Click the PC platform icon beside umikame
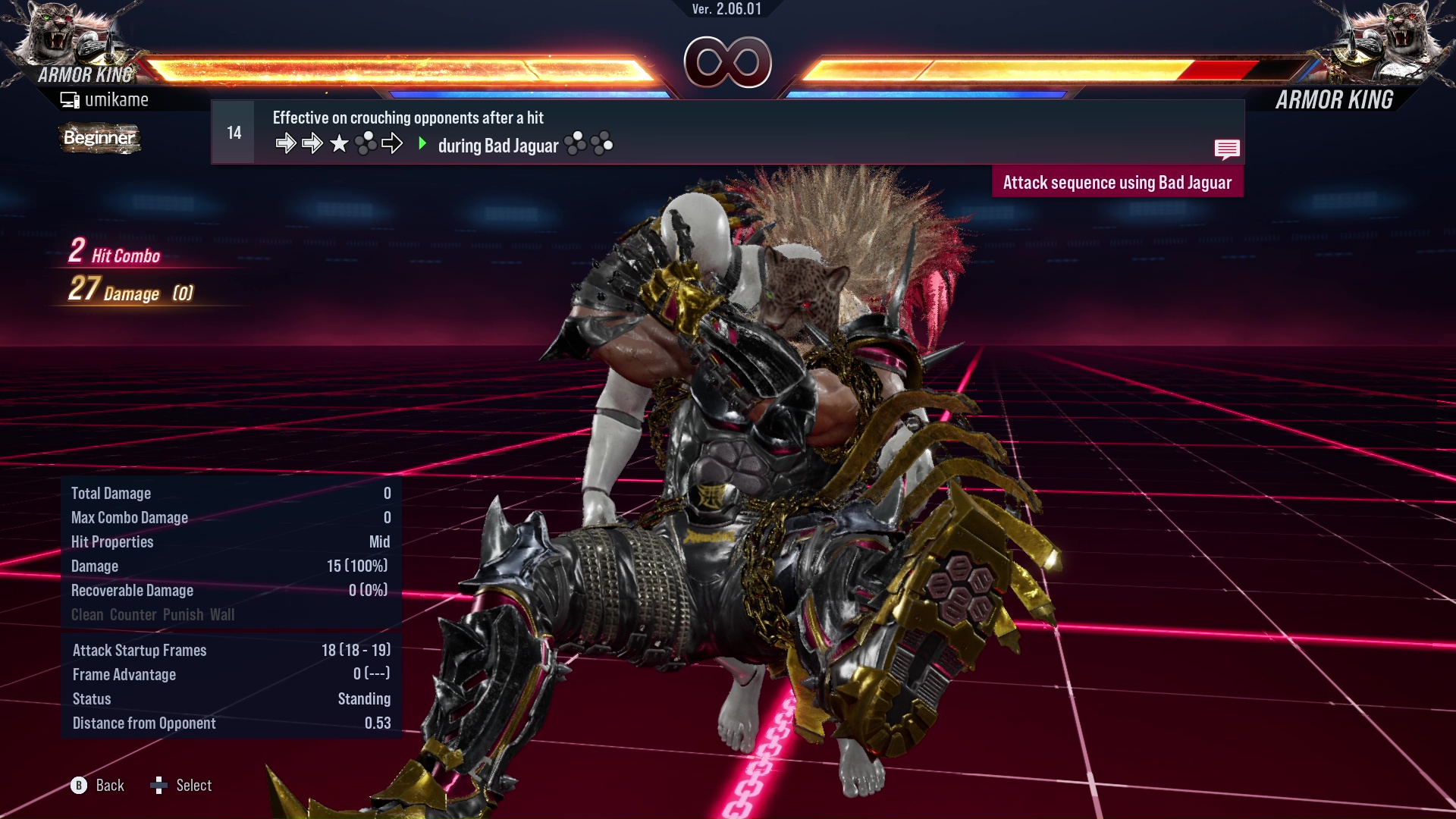1456x819 pixels. point(70,99)
